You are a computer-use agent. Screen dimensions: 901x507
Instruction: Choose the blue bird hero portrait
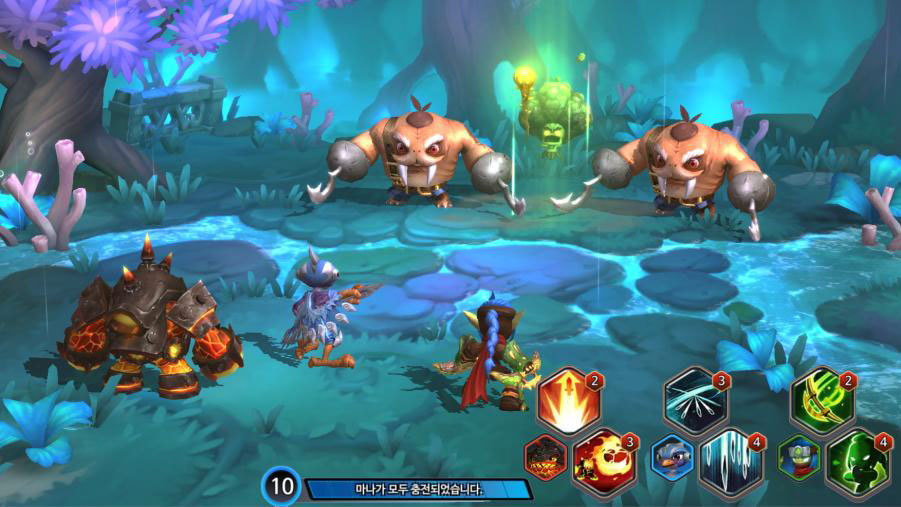pyautogui.click(x=672, y=459)
